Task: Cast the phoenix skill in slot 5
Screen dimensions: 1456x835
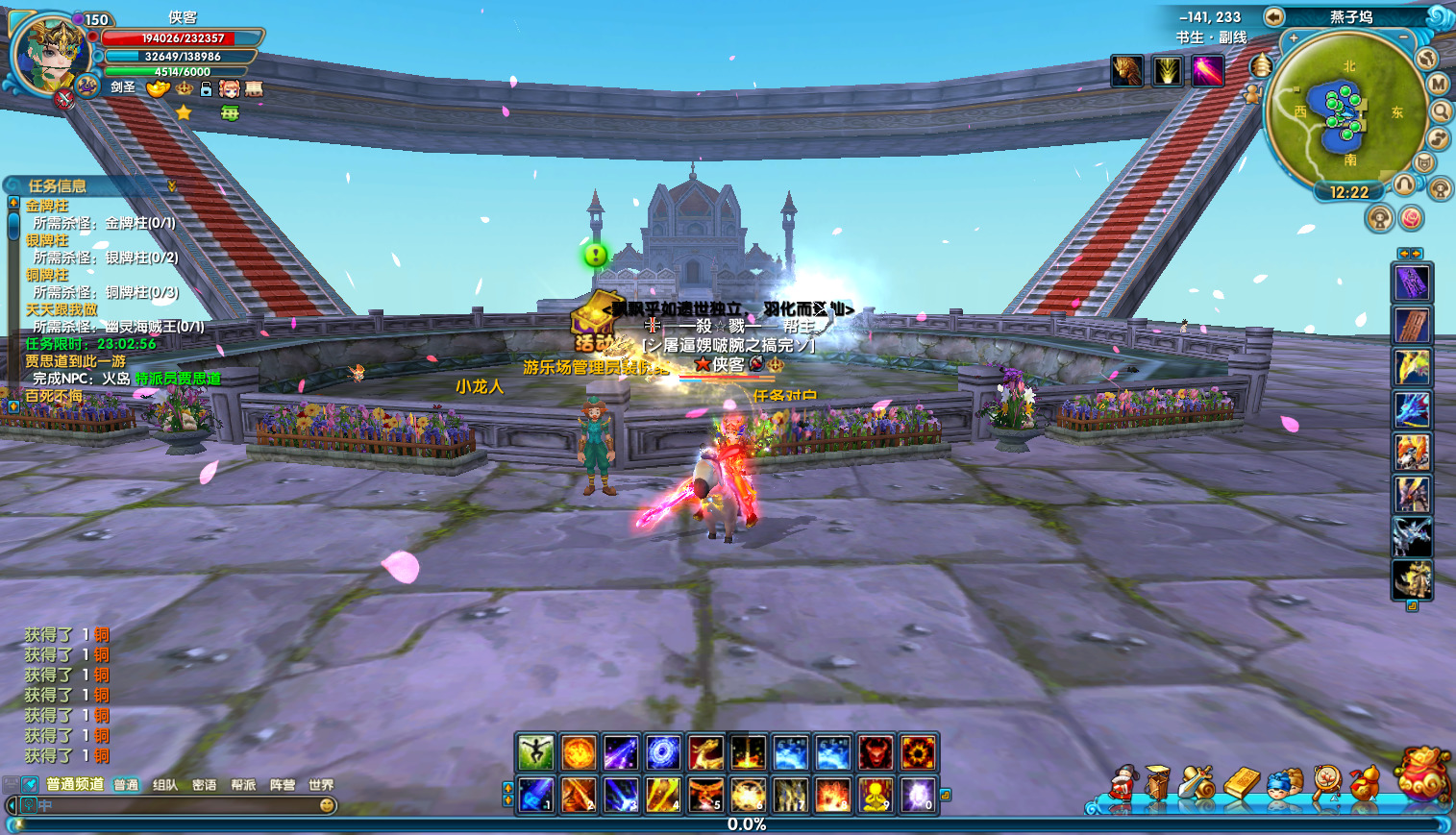Action: [705, 796]
